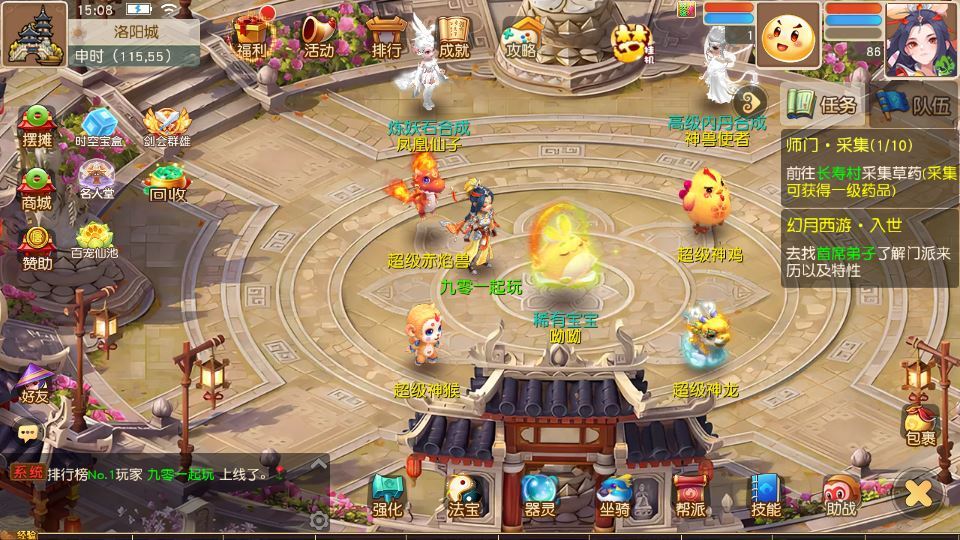Image resolution: width=960 pixels, height=540 pixels.
Task: Open the 好友 friends list
Action: coord(35,383)
